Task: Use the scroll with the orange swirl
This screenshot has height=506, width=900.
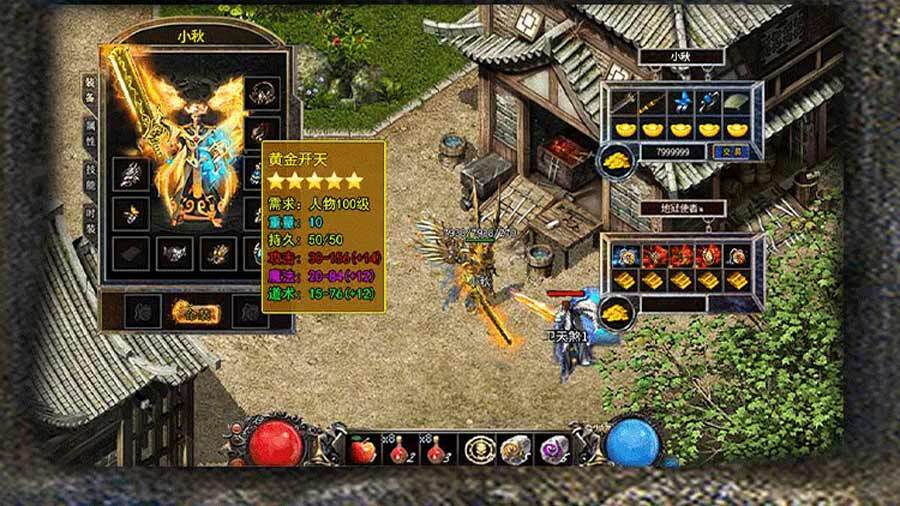Action: 515,449
